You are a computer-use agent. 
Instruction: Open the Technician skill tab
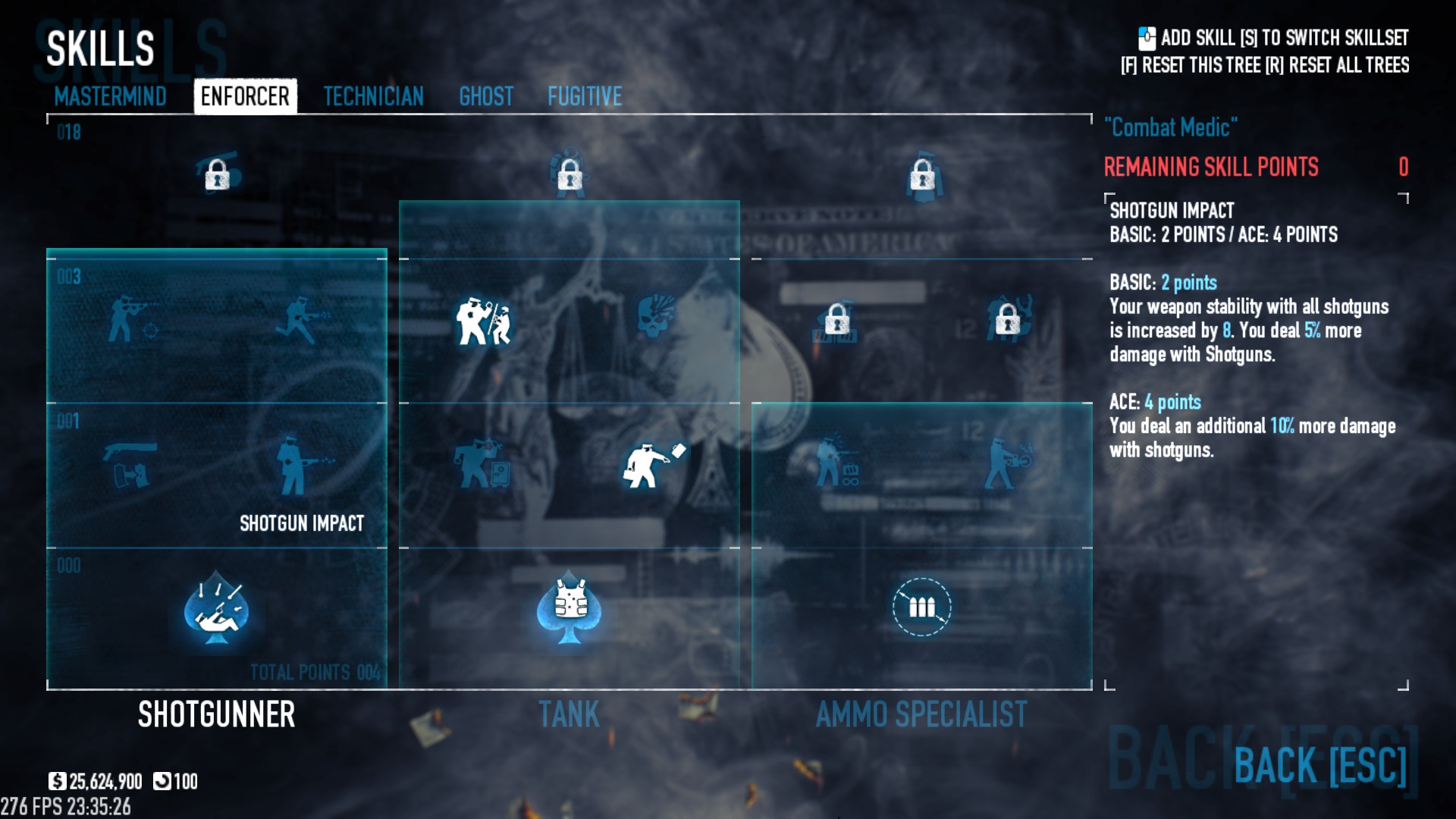(373, 96)
